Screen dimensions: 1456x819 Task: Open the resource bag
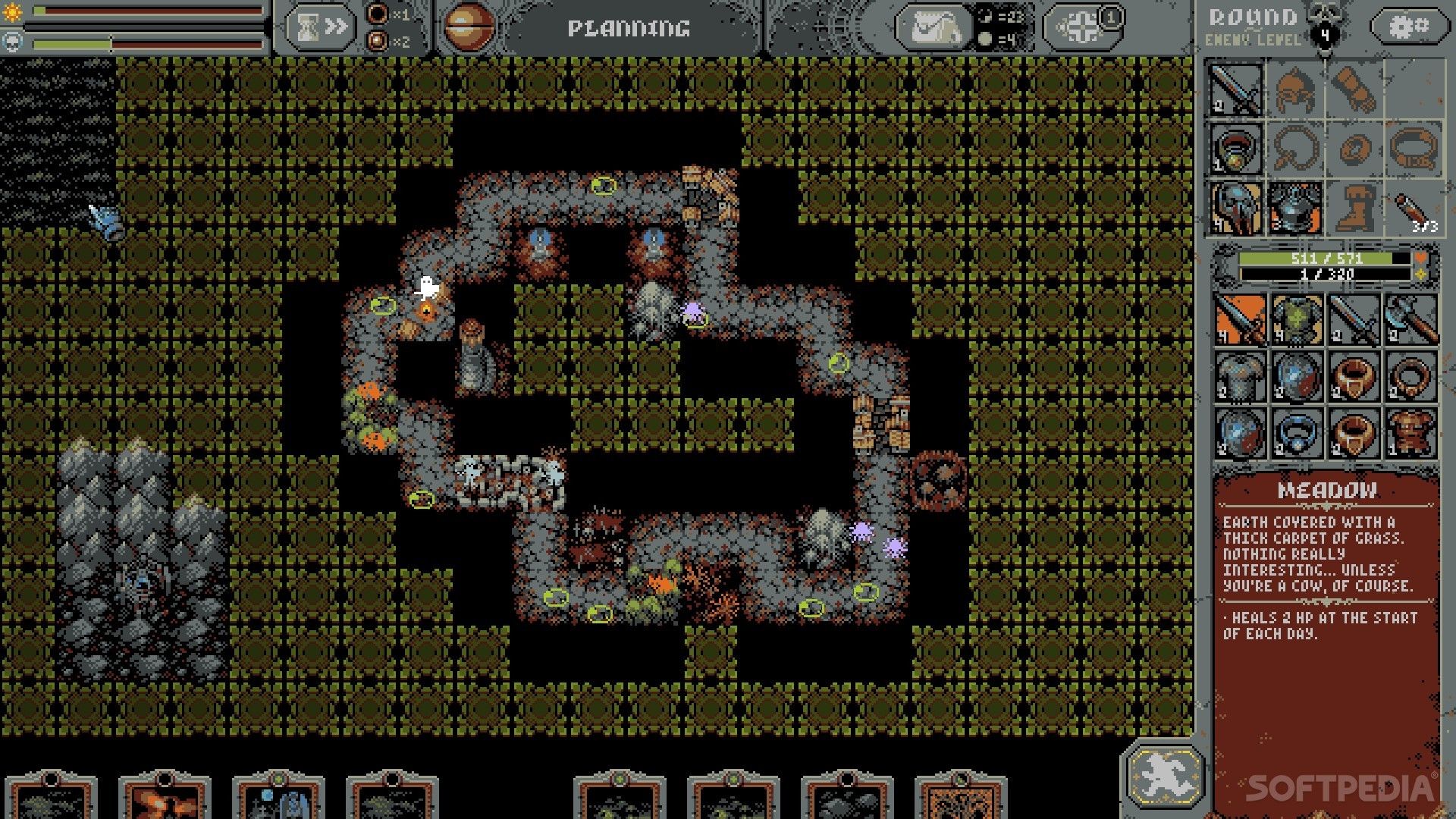933,29
